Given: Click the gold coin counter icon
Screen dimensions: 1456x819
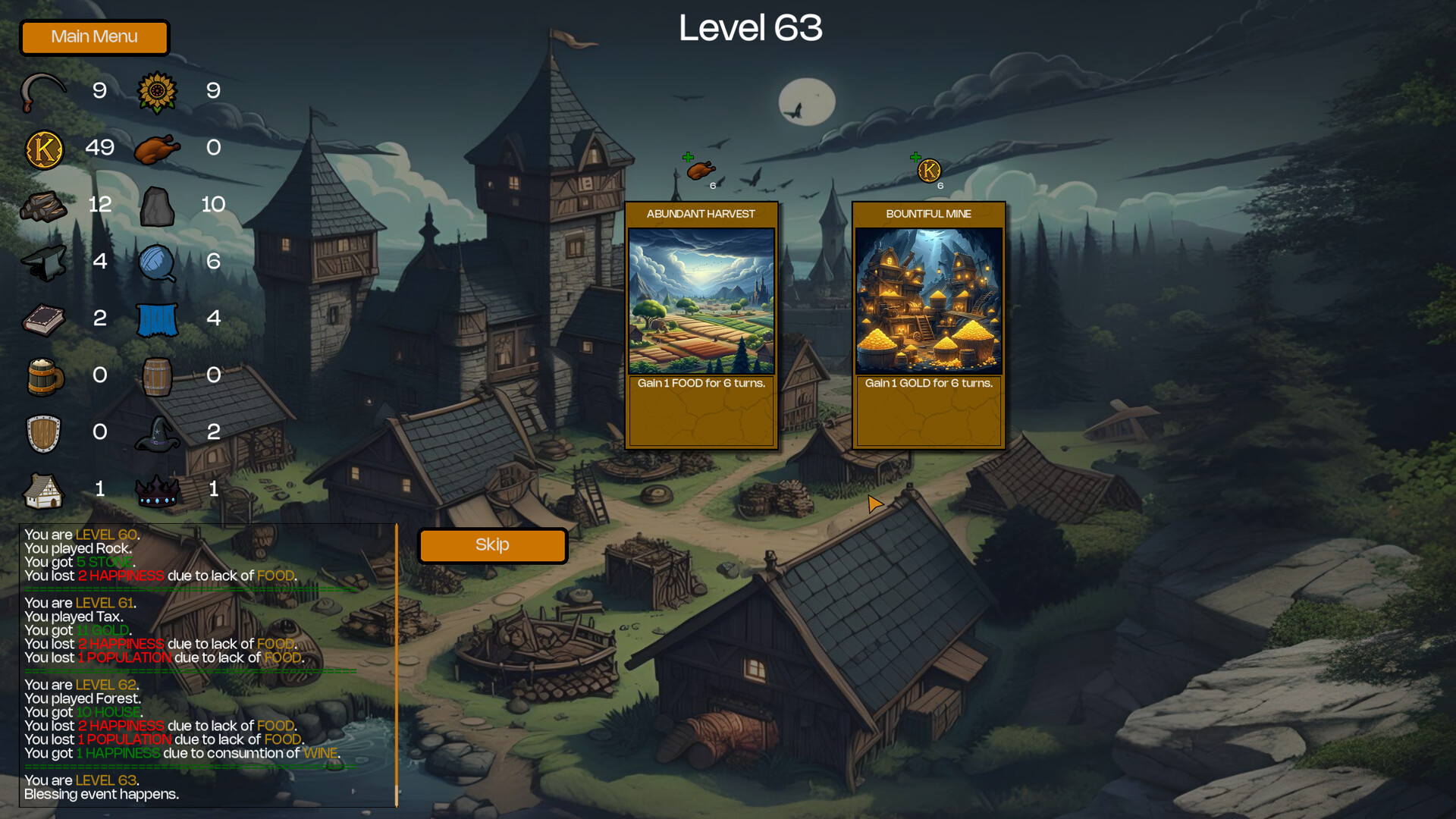Looking at the screenshot, I should coord(43,149).
